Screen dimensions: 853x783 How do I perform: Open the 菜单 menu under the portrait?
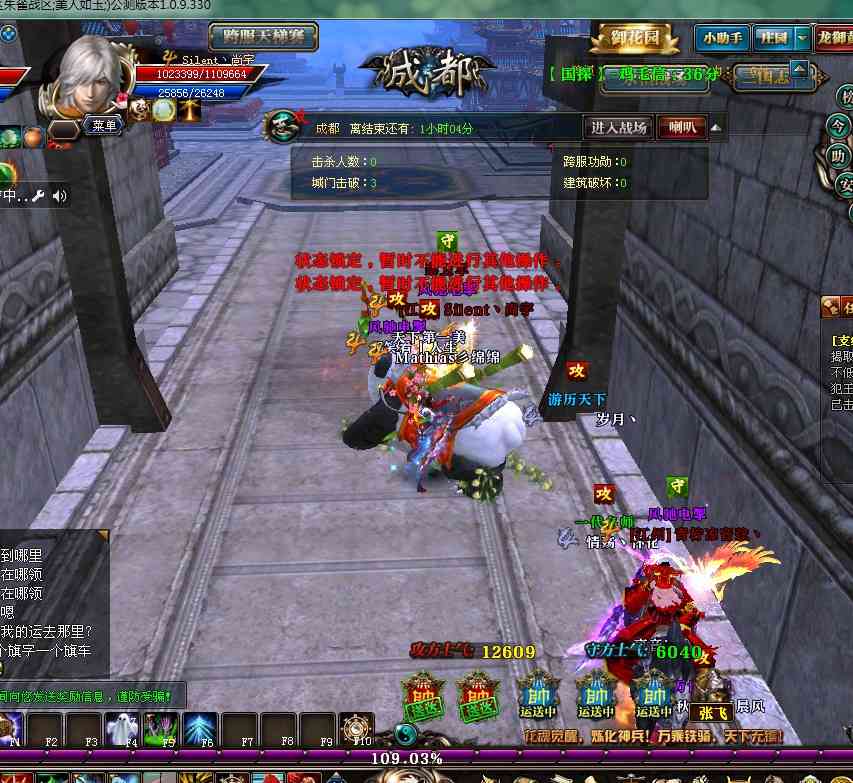coord(104,126)
